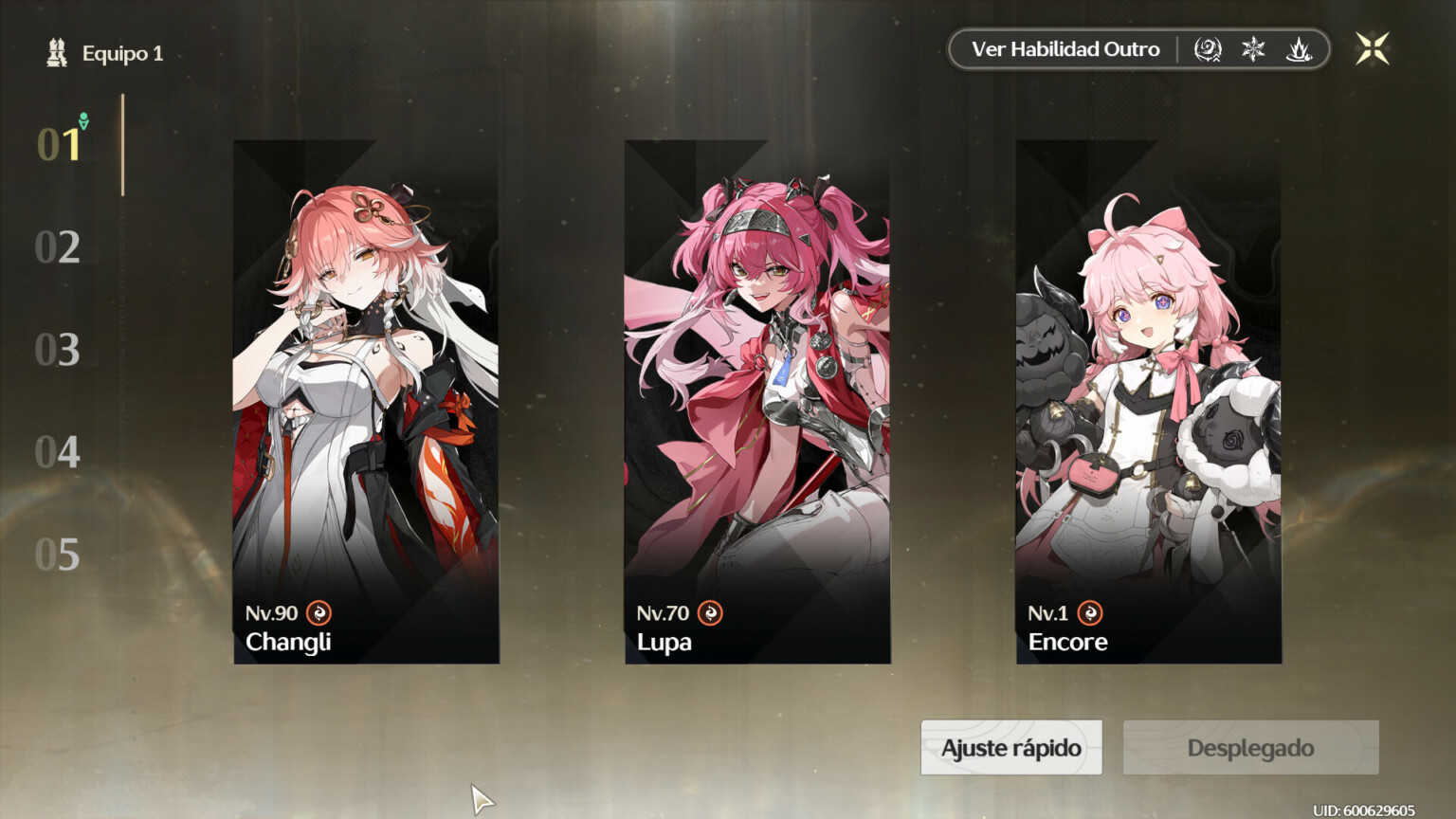Screen dimensions: 1456x819
Task: Click the Glacio snowflake icon
Action: (1253, 49)
